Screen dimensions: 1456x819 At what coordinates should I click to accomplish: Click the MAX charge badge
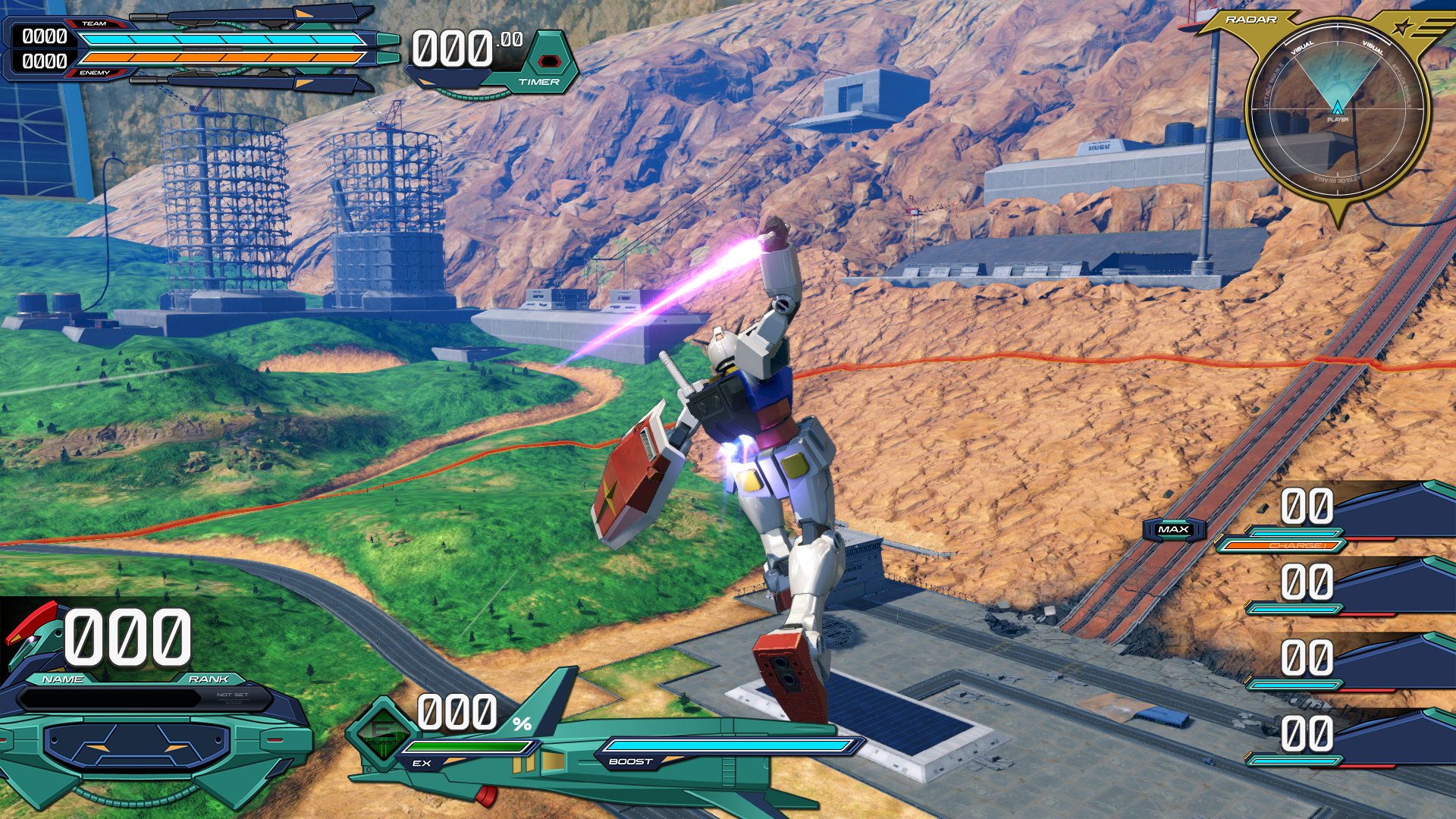coord(1173,529)
